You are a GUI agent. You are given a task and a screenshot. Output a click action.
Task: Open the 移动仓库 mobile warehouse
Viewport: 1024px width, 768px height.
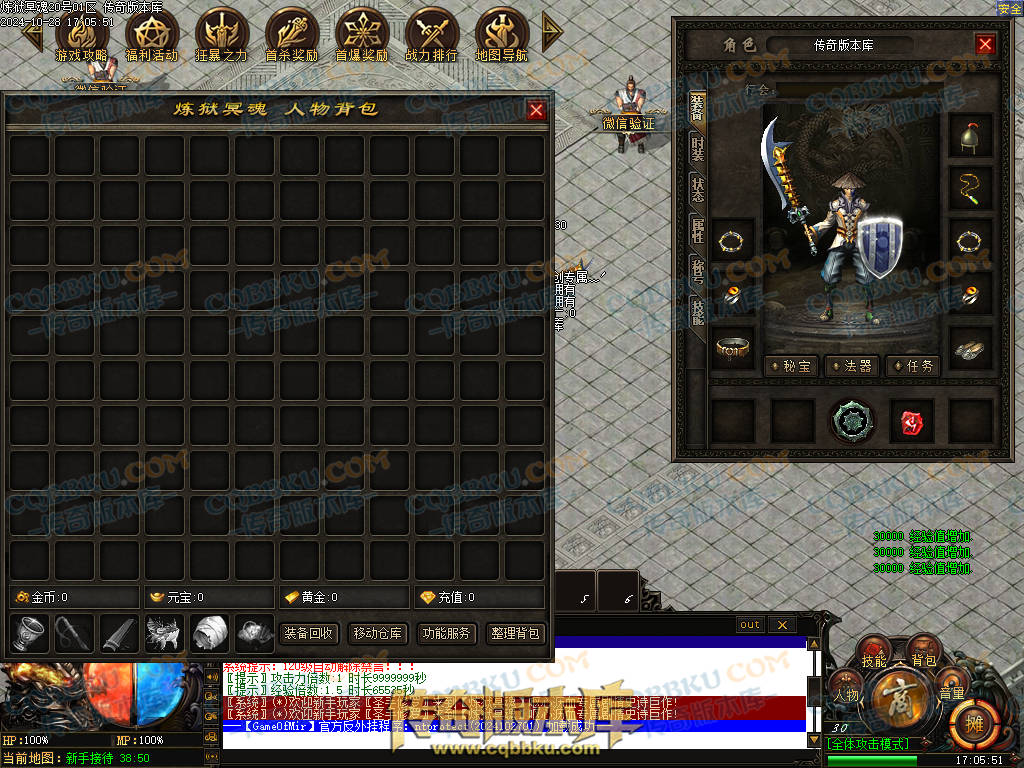[377, 633]
